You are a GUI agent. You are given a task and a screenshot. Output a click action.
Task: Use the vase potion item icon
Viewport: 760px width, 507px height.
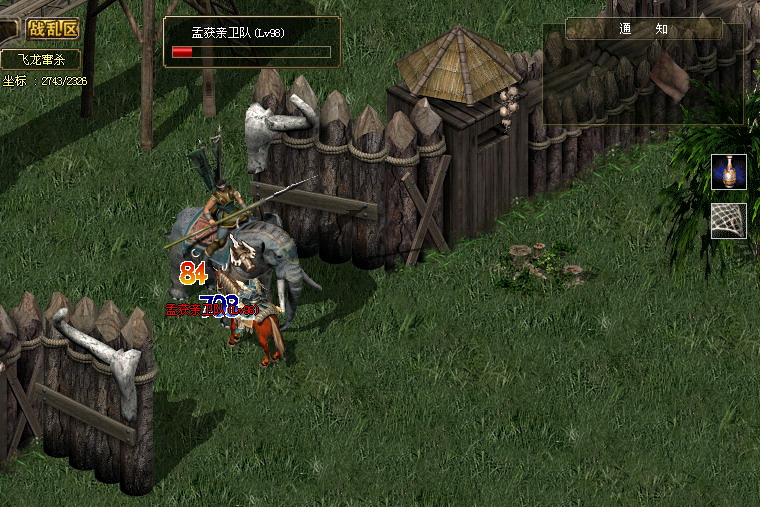point(729,172)
